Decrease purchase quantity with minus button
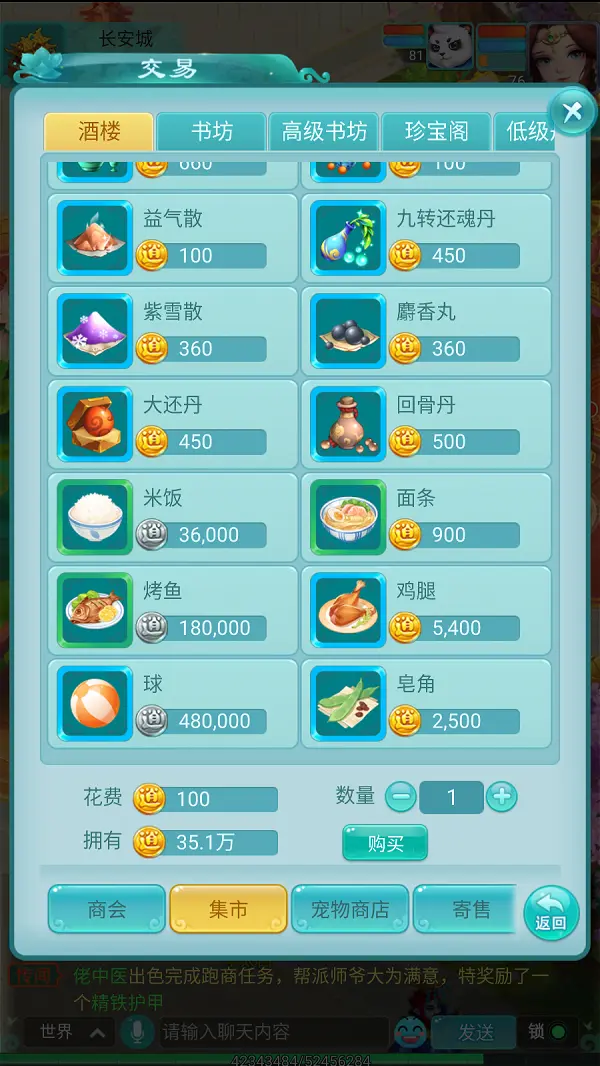This screenshot has height=1066, width=600. pyautogui.click(x=400, y=797)
